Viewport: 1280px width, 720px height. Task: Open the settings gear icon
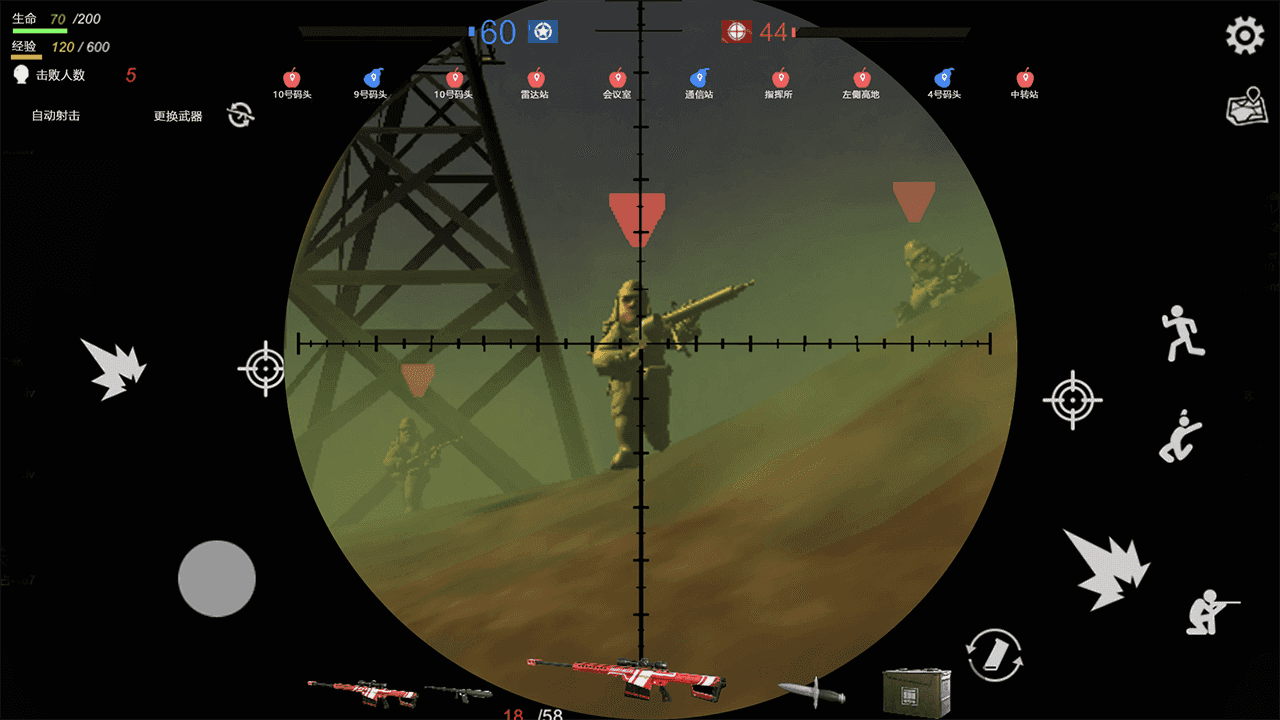(x=1243, y=35)
